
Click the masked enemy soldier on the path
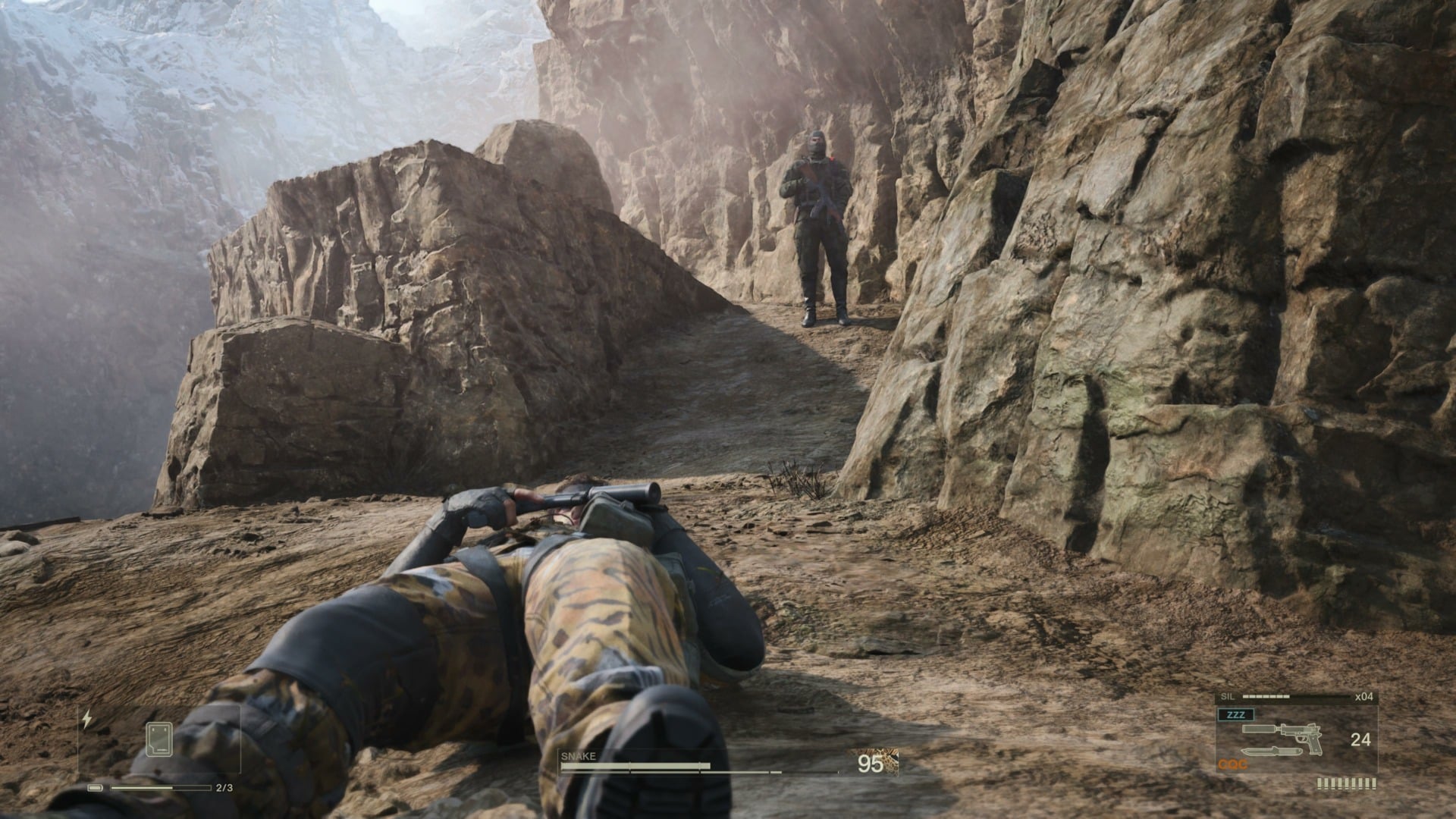tap(819, 220)
